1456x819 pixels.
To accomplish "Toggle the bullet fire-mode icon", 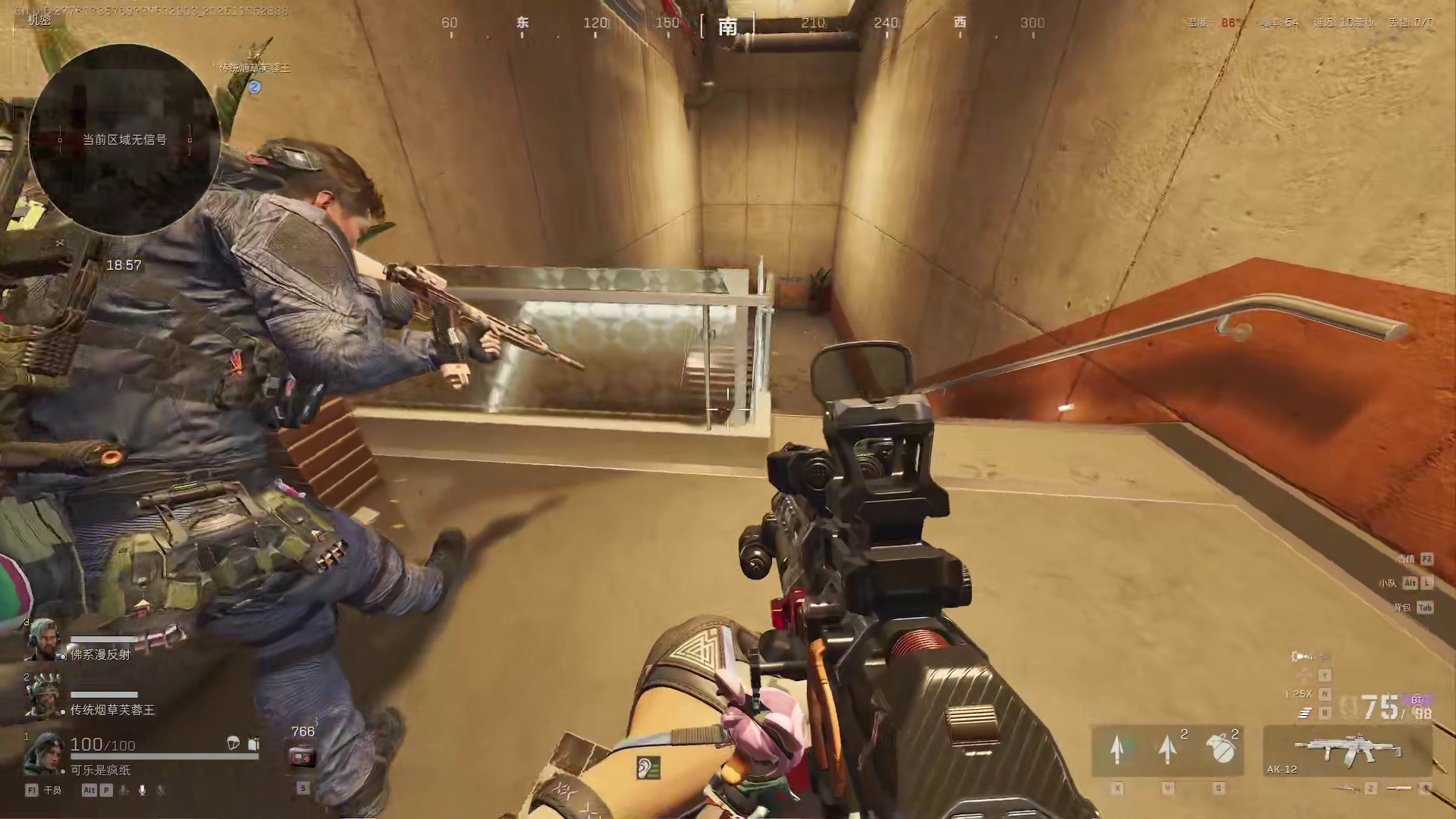I will point(1306,713).
